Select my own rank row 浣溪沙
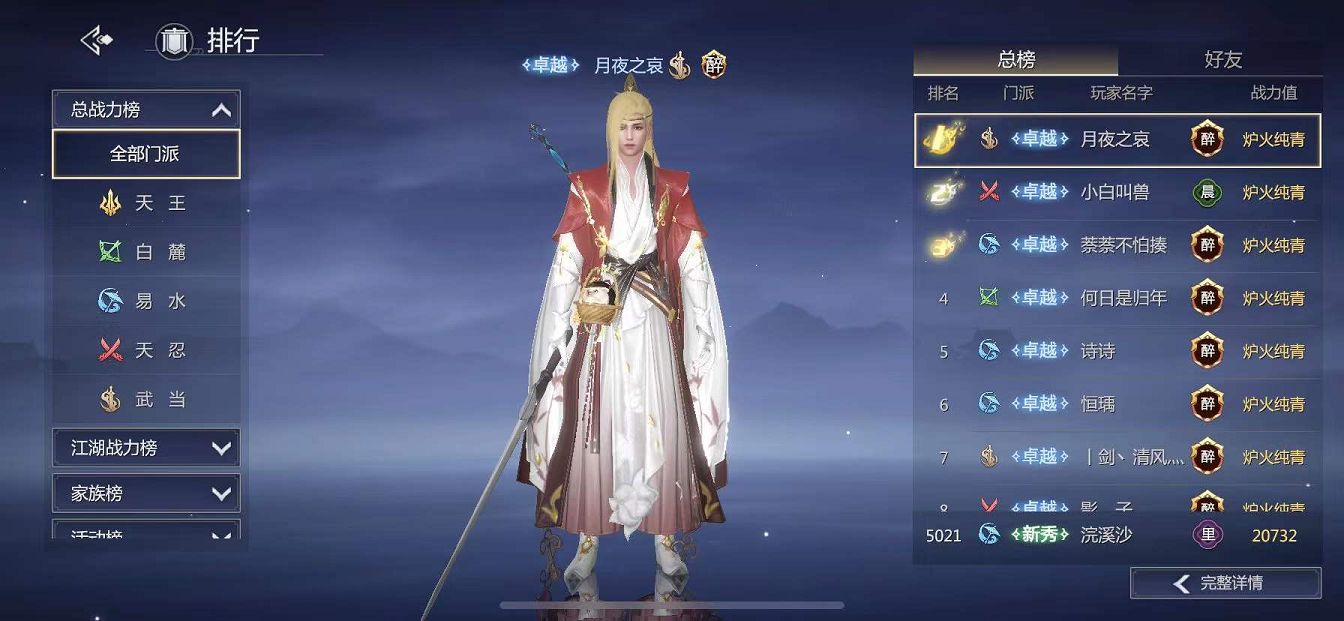Screen dimensions: 1344x621 coord(1117,535)
